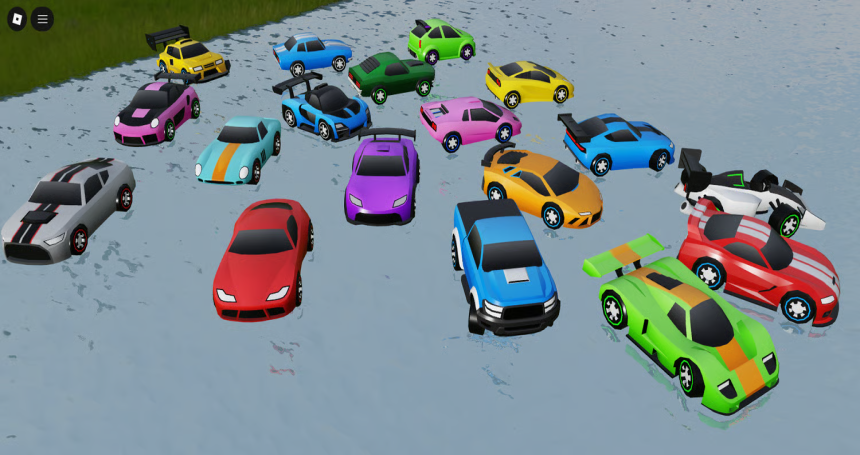
Task: Open the hamburger lines menu
Action: point(42,19)
